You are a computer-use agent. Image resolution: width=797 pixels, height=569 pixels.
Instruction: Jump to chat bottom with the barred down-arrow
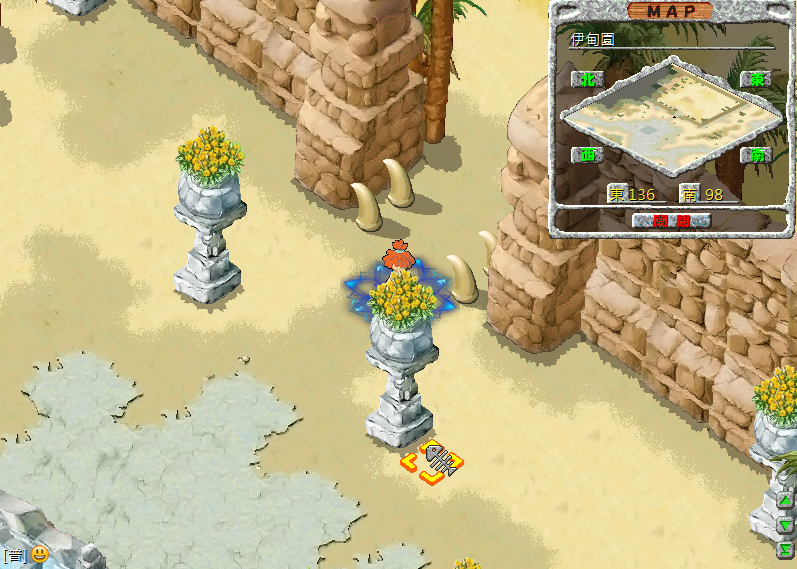[786, 548]
